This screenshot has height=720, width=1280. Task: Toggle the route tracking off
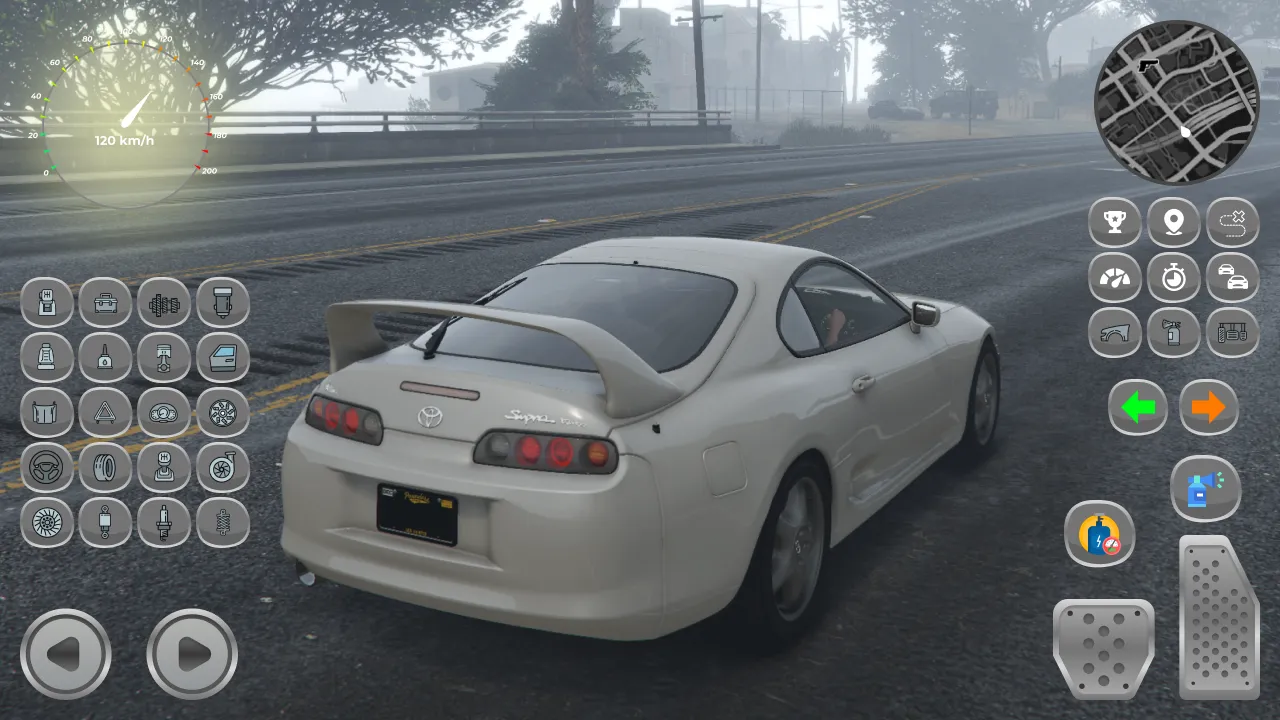tap(1234, 223)
